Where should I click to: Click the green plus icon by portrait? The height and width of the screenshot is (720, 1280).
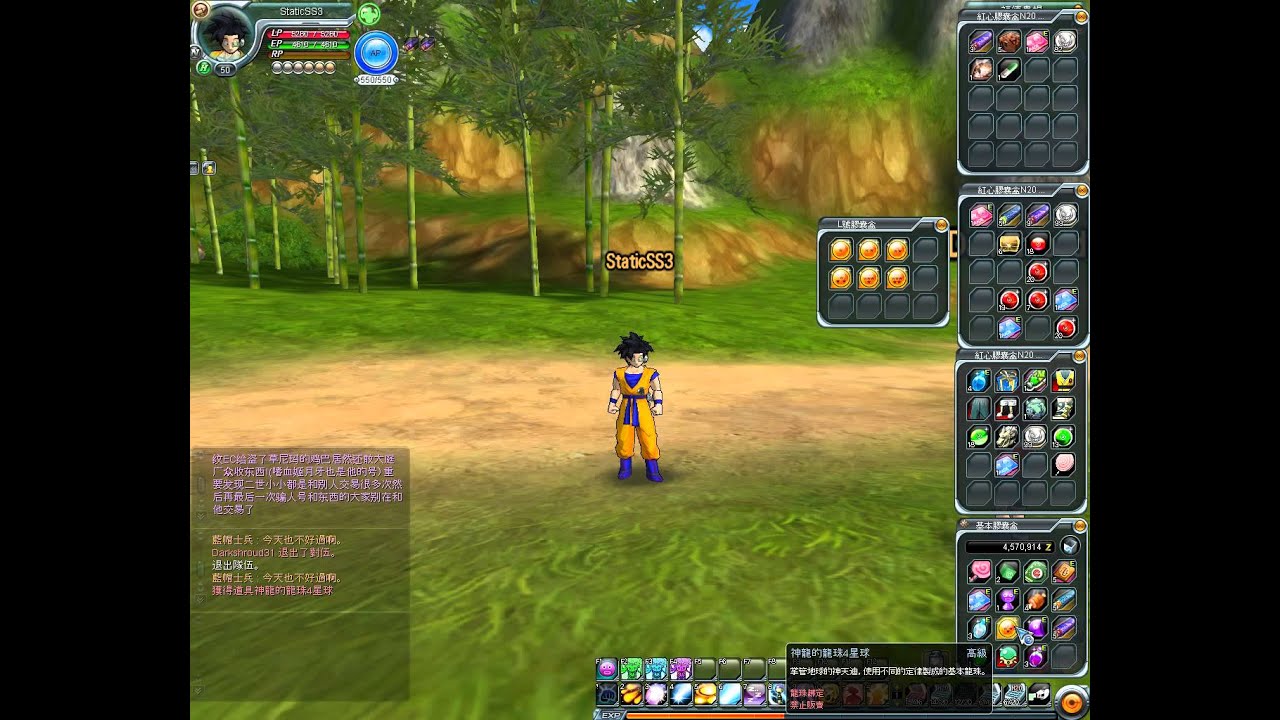368,14
